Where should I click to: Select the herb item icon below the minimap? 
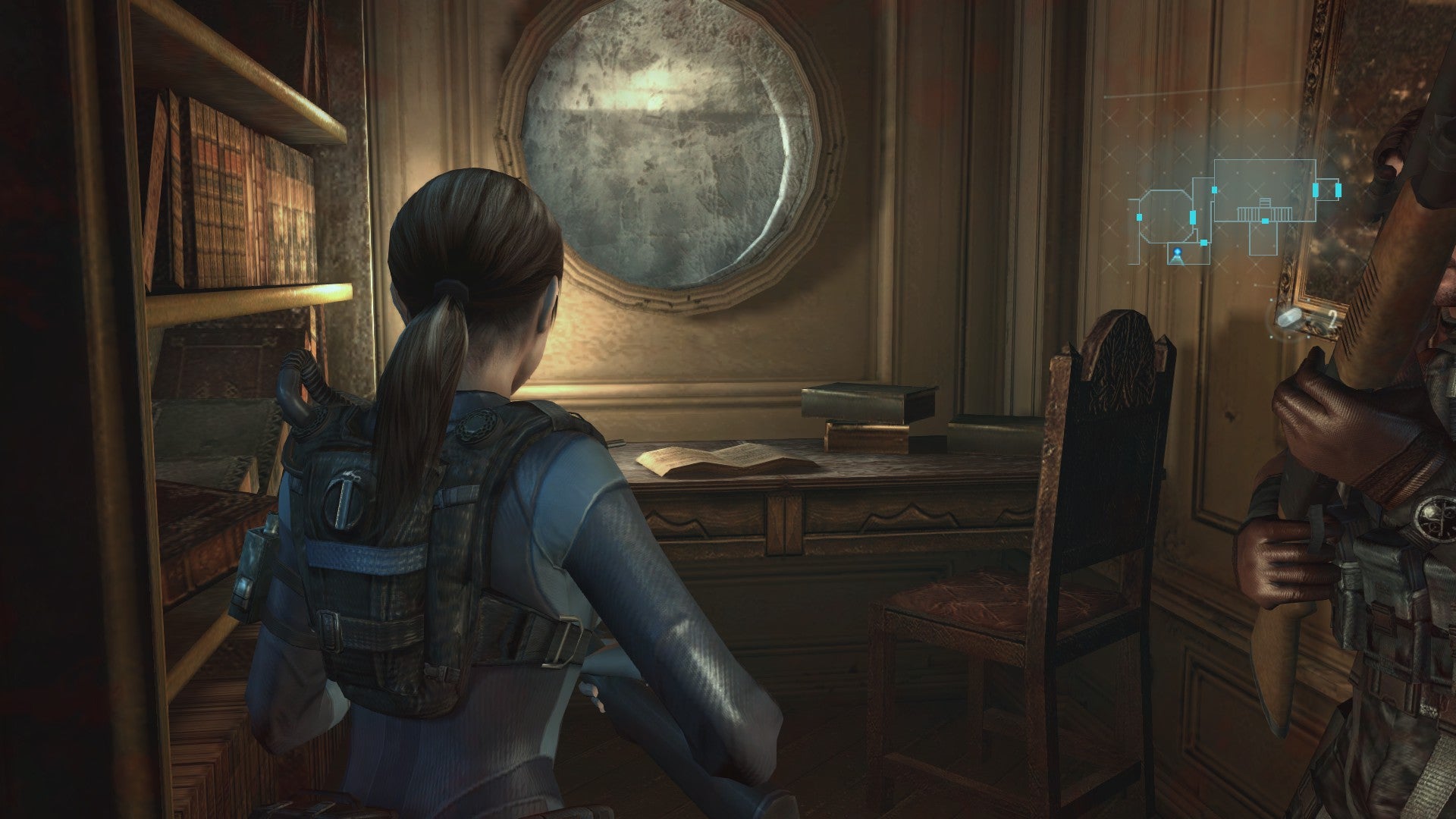pos(1289,318)
